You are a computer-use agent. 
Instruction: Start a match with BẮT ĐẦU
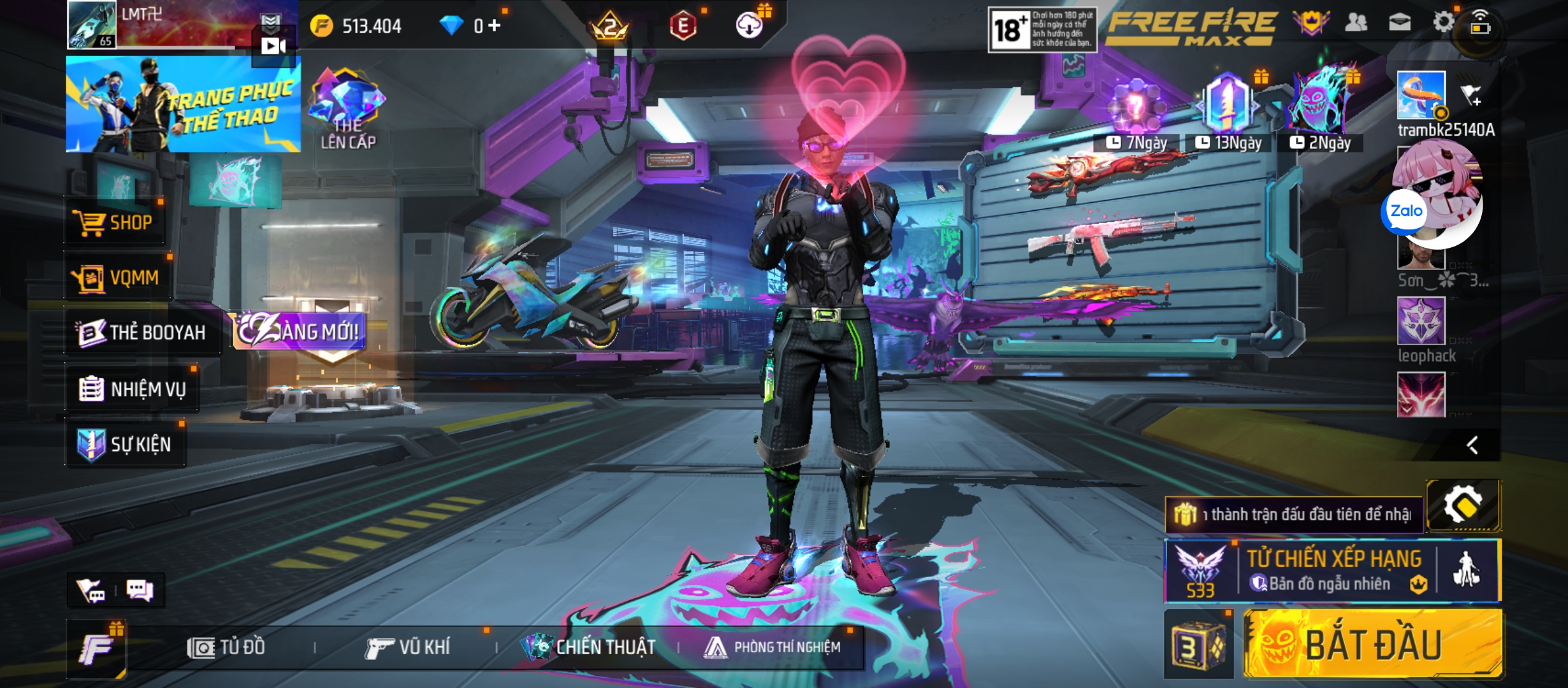[1373, 644]
